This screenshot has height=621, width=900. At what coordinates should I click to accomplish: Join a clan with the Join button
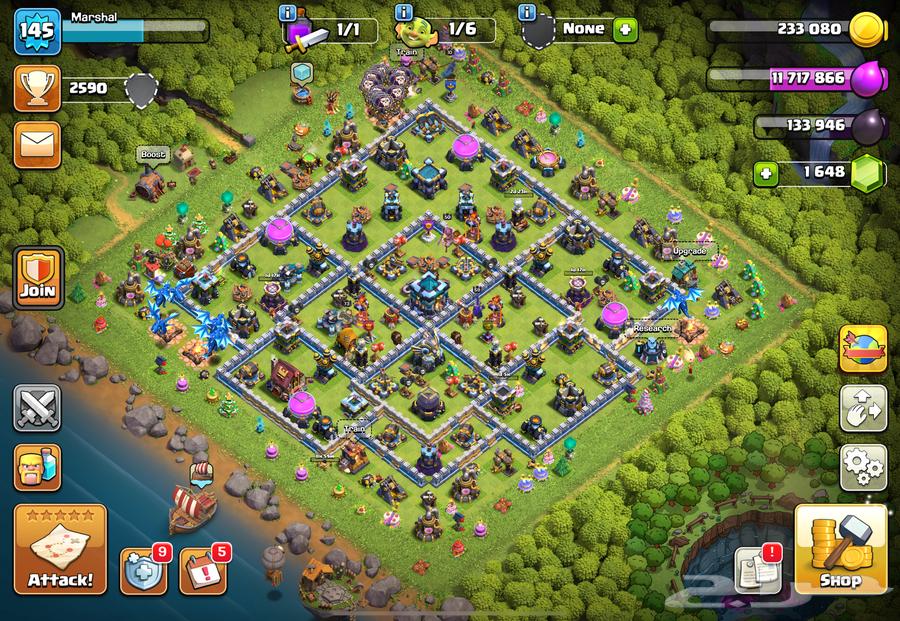click(x=38, y=277)
